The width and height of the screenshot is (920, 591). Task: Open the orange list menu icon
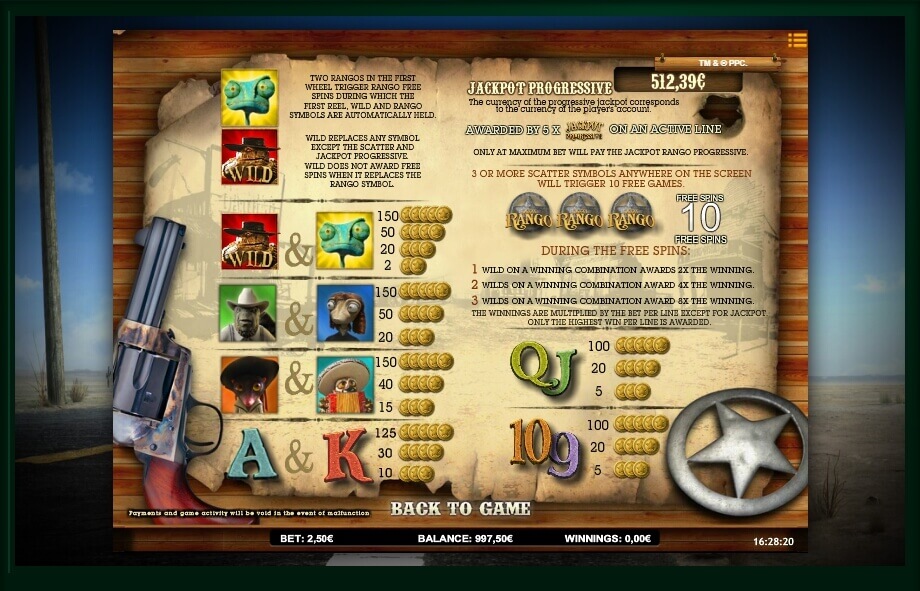tap(796, 40)
